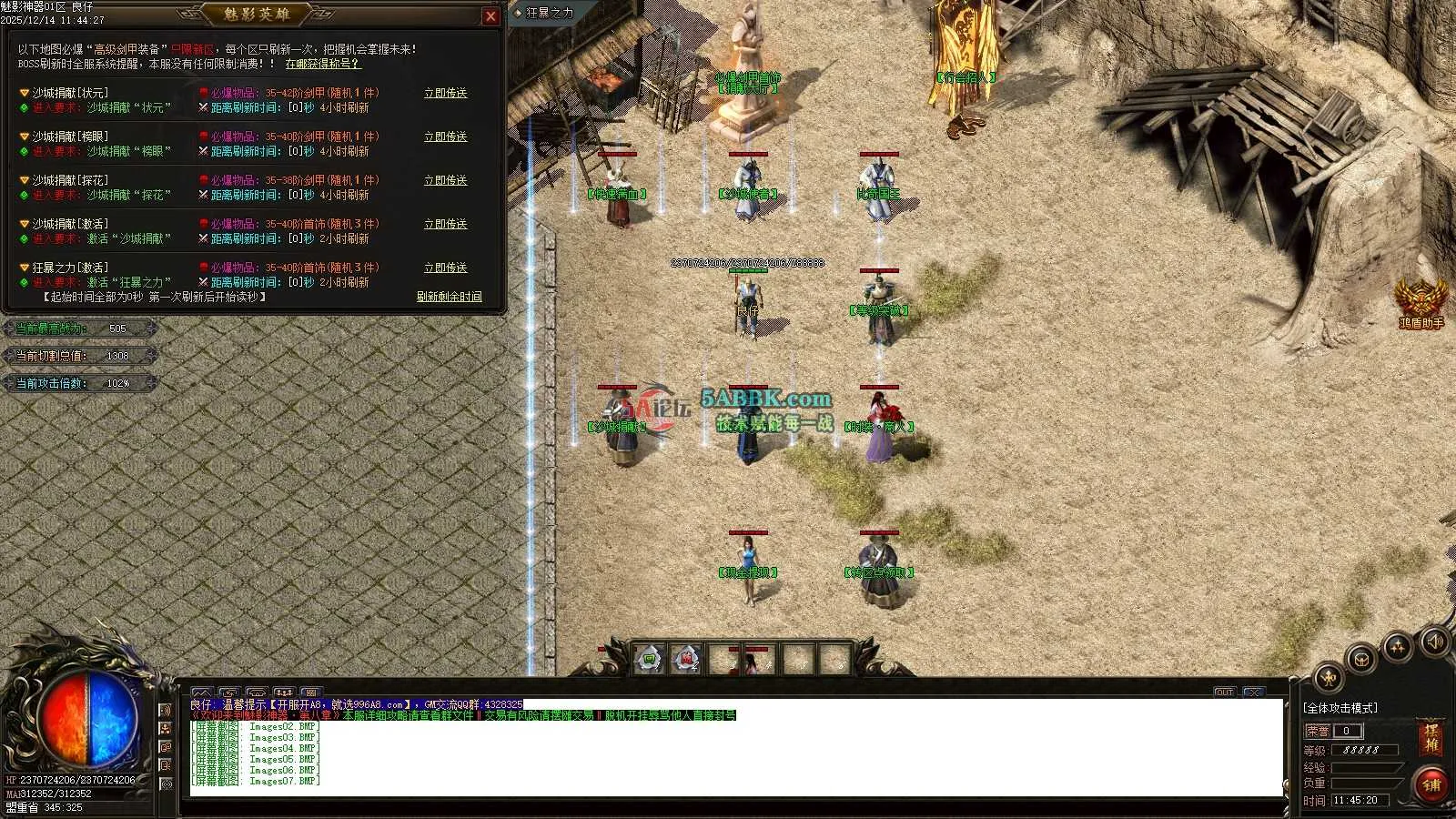The image size is (1456, 819).
Task: Open the bag chest icon
Action: pyautogui.click(x=1361, y=659)
